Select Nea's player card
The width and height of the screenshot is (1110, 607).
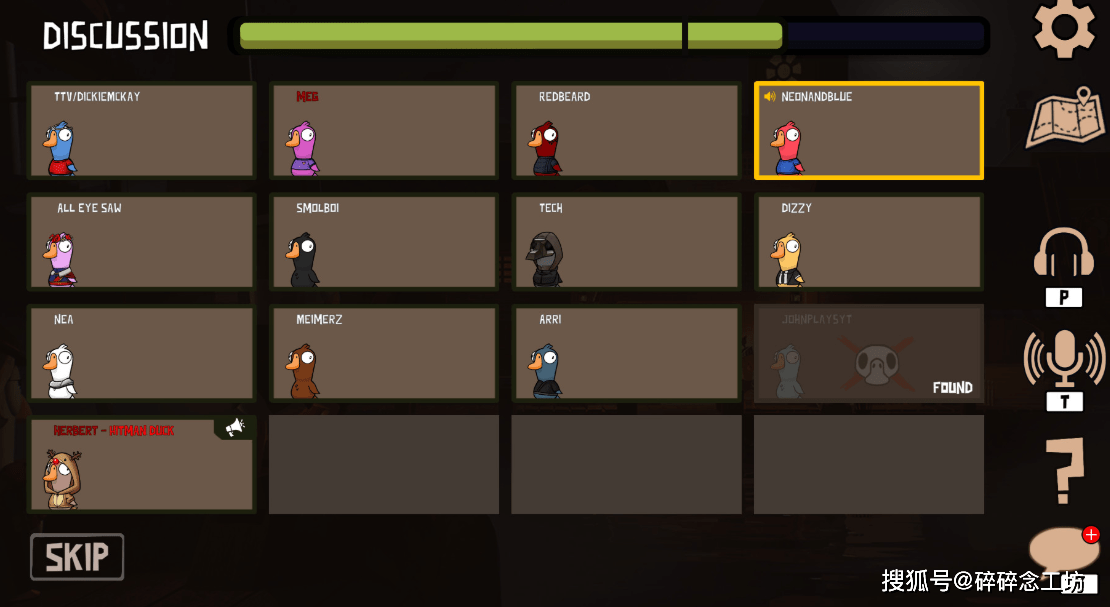click(142, 354)
